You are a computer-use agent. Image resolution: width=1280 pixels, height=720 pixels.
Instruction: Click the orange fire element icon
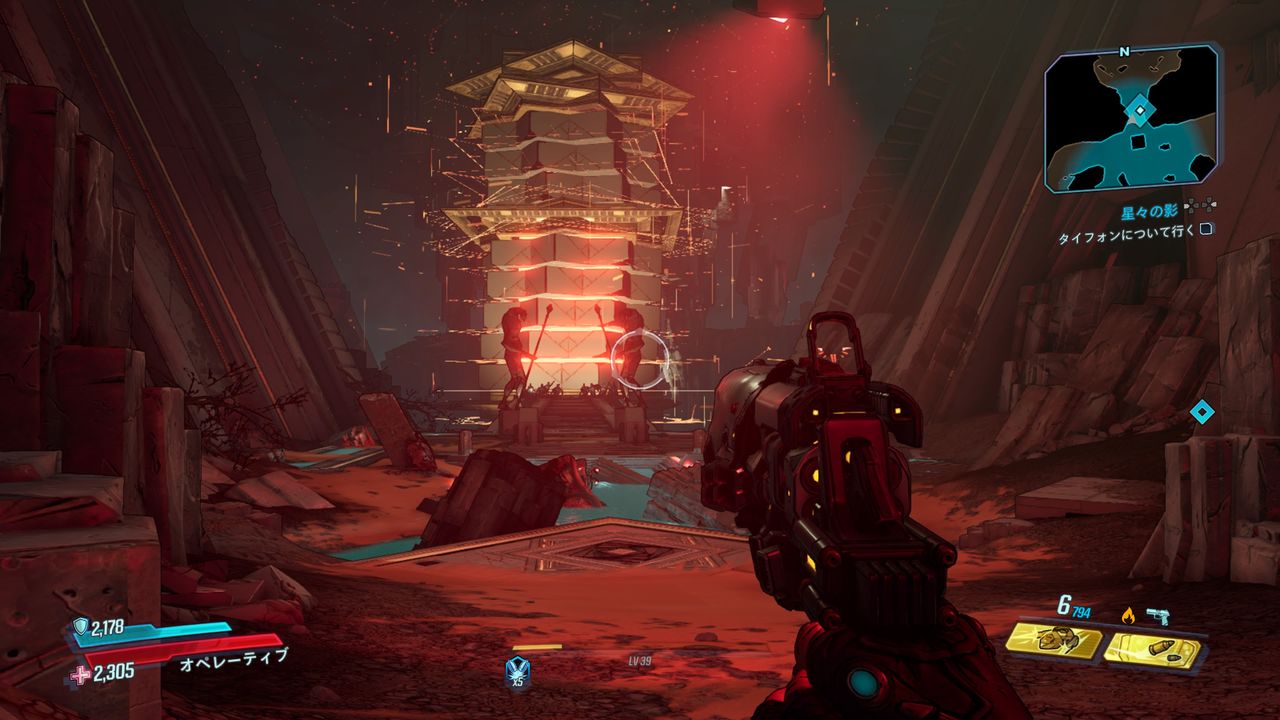pyautogui.click(x=1128, y=615)
